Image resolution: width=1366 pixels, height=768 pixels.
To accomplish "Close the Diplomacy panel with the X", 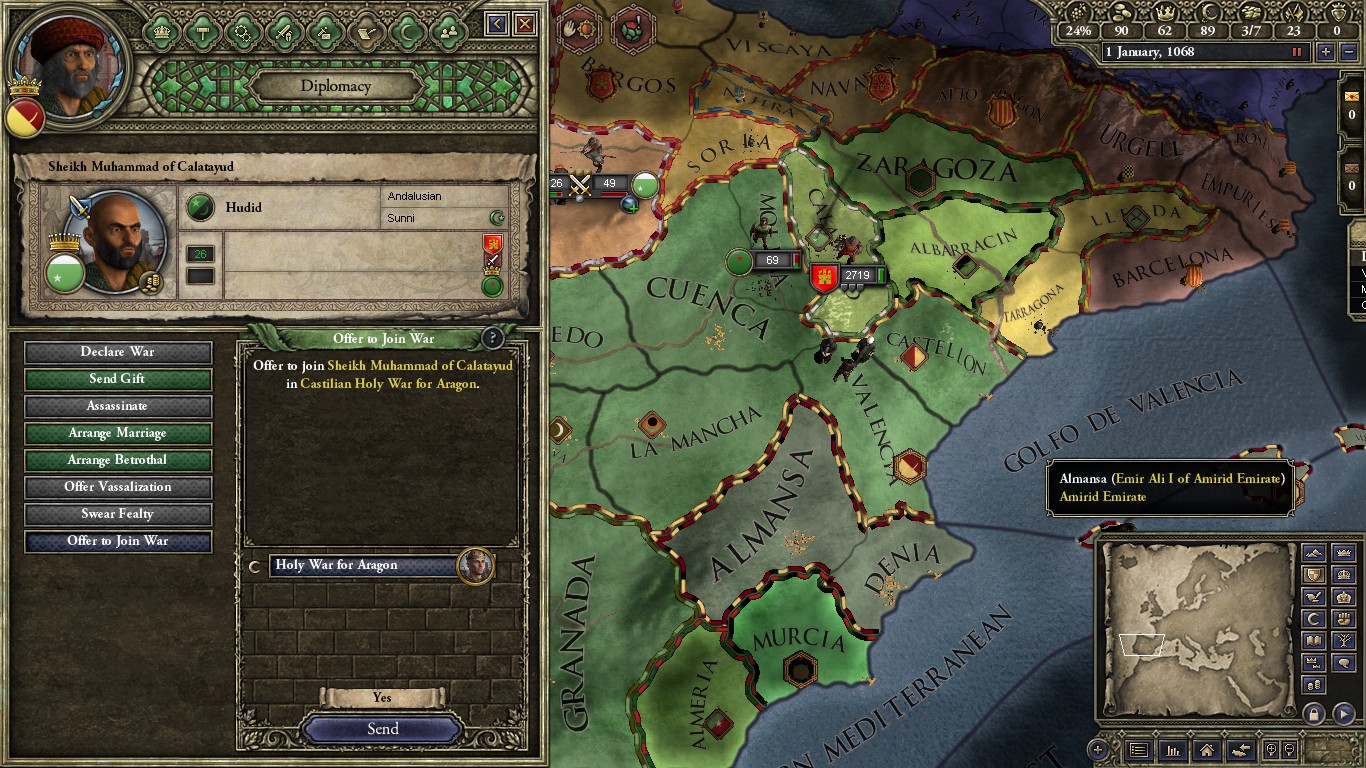I will [524, 24].
